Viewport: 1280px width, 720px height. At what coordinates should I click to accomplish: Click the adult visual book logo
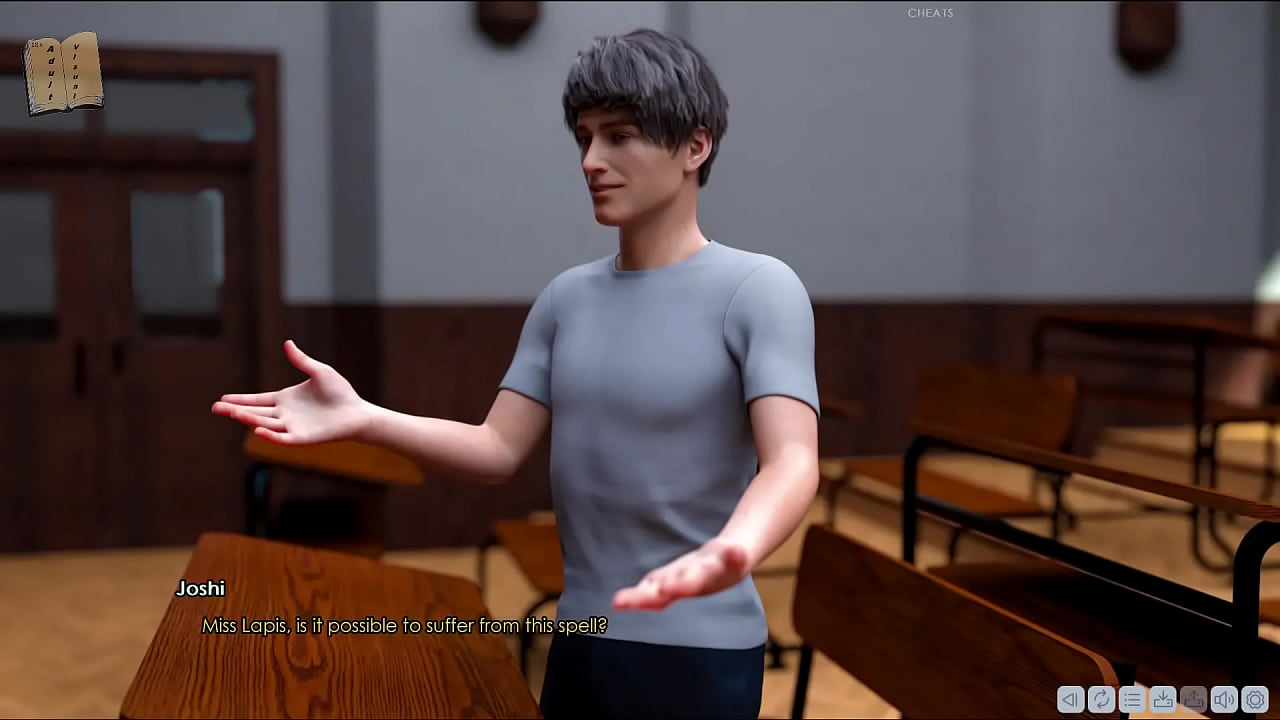click(63, 72)
